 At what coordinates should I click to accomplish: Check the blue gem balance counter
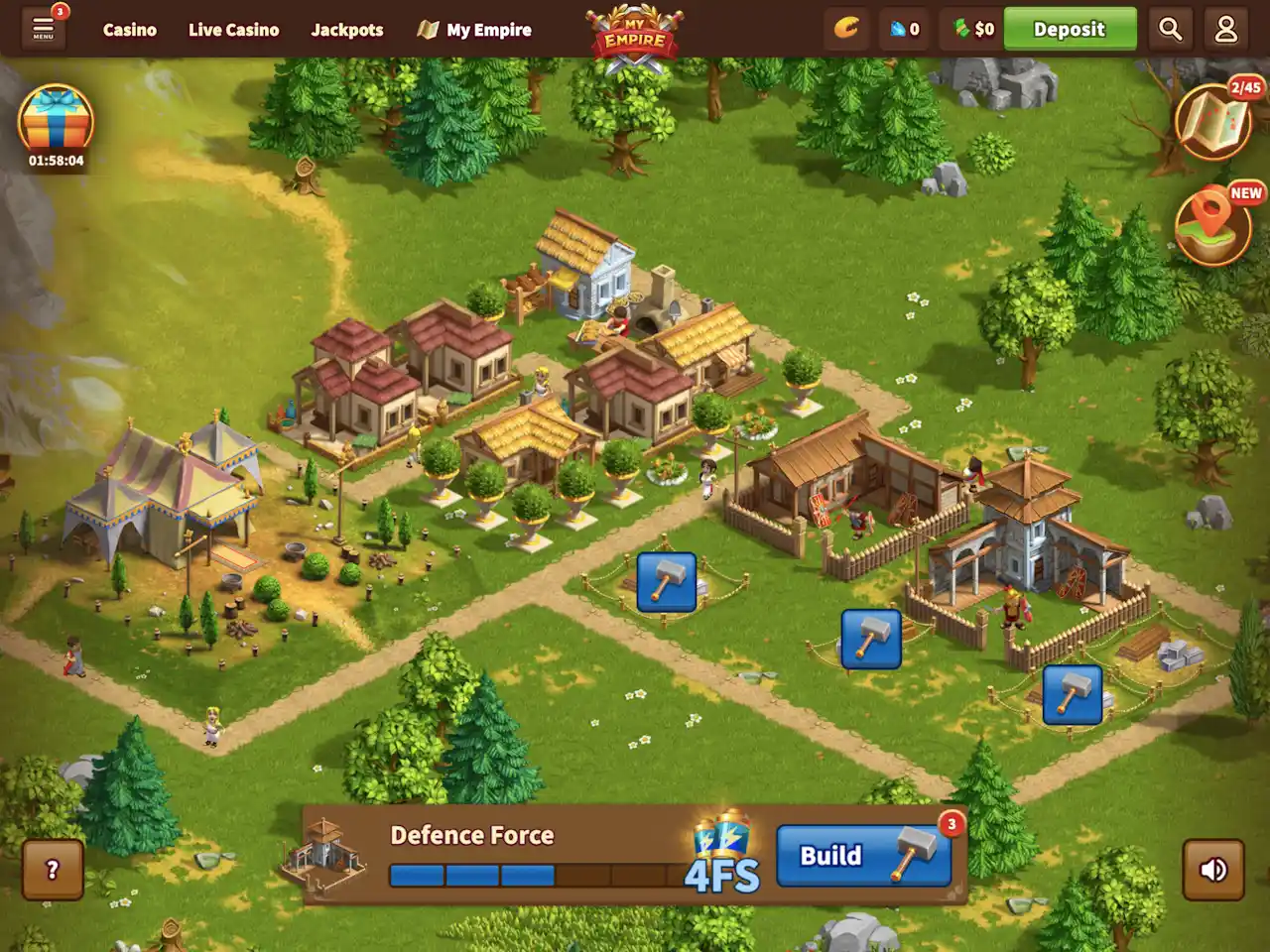[x=904, y=29]
